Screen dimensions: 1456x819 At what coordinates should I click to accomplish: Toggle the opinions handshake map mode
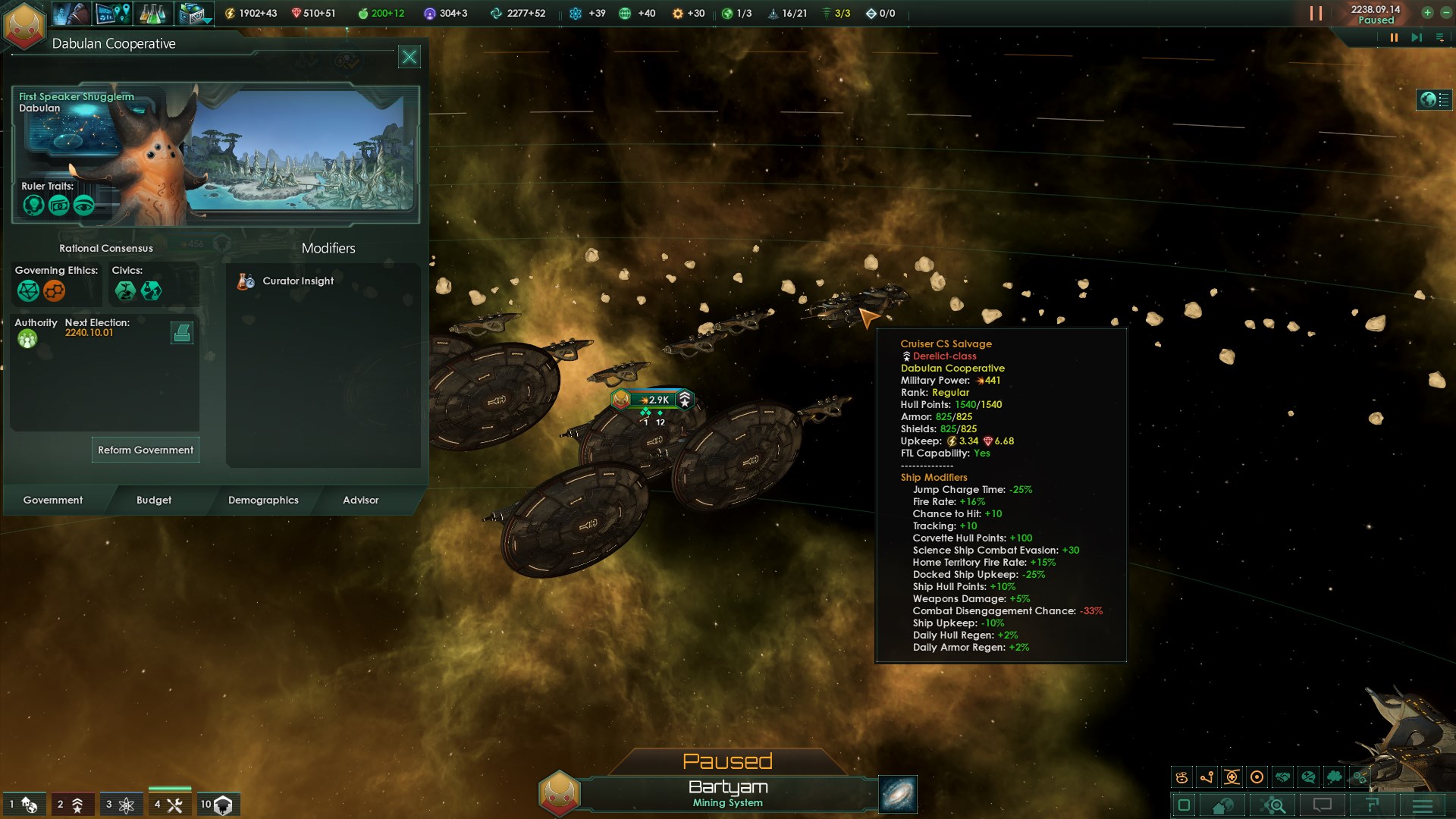coord(1282,776)
